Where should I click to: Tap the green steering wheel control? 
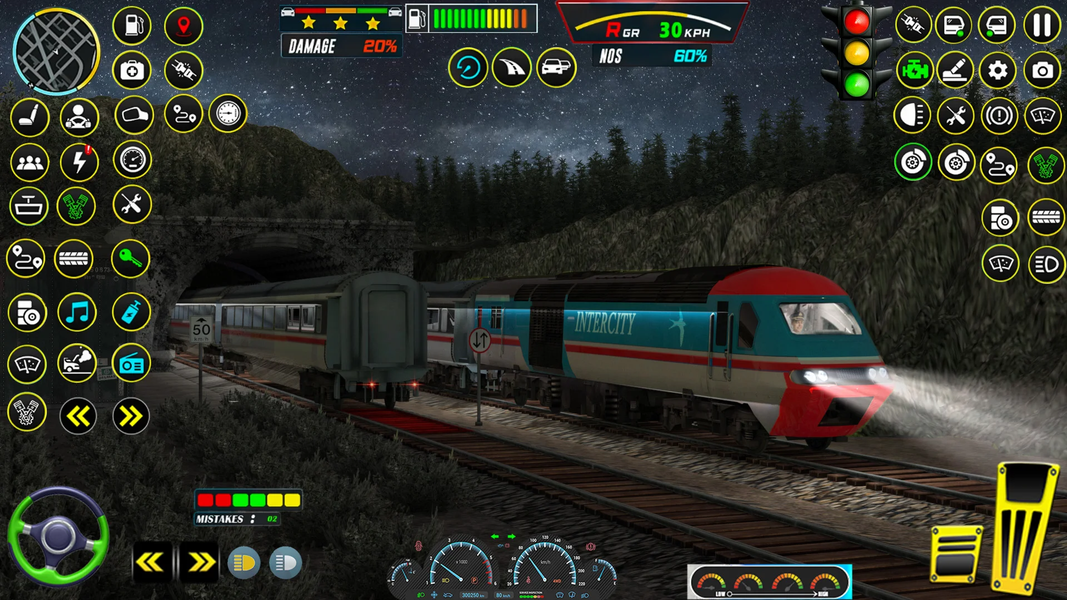pos(56,537)
